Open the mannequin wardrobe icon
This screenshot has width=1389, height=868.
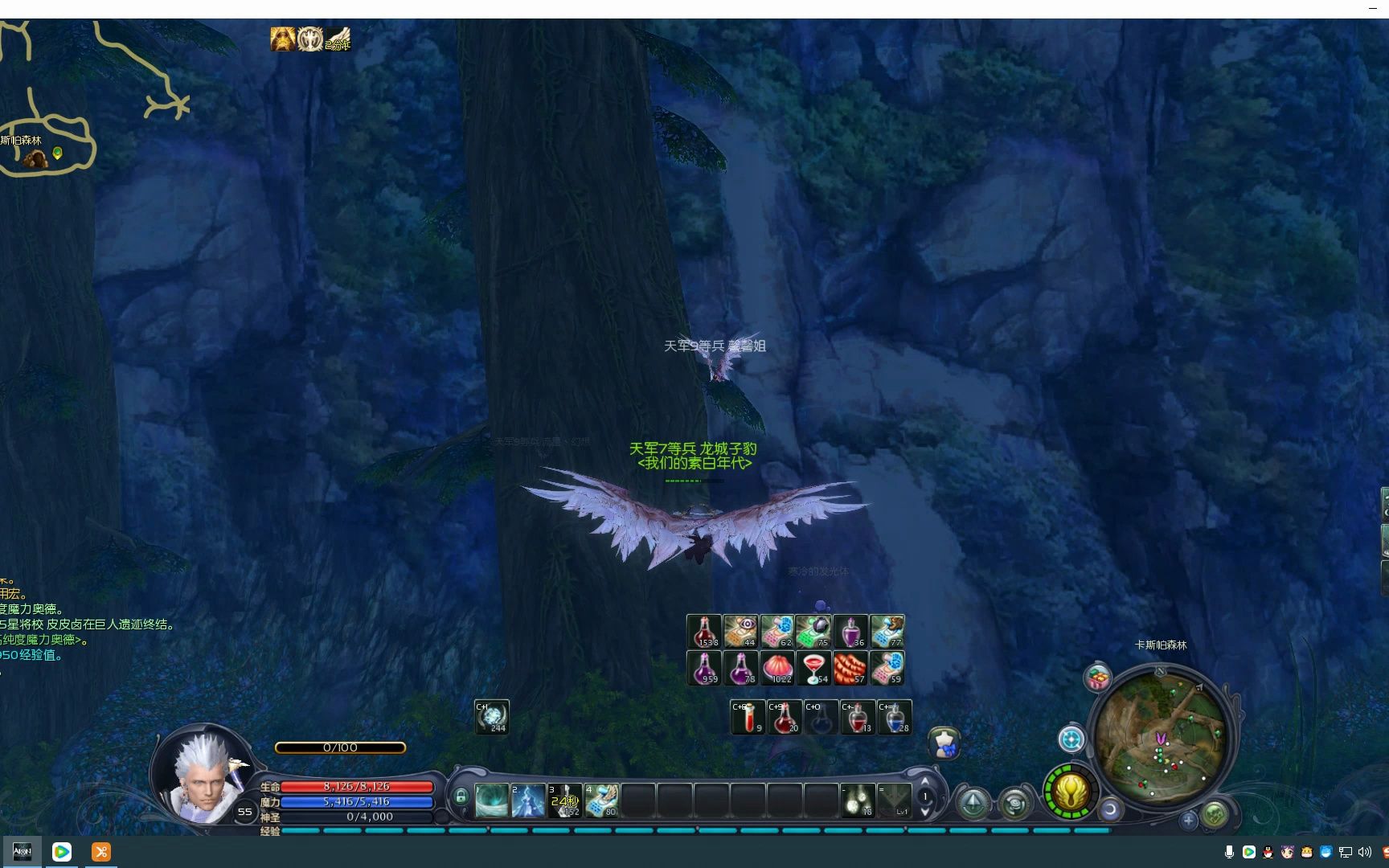pos(945,743)
